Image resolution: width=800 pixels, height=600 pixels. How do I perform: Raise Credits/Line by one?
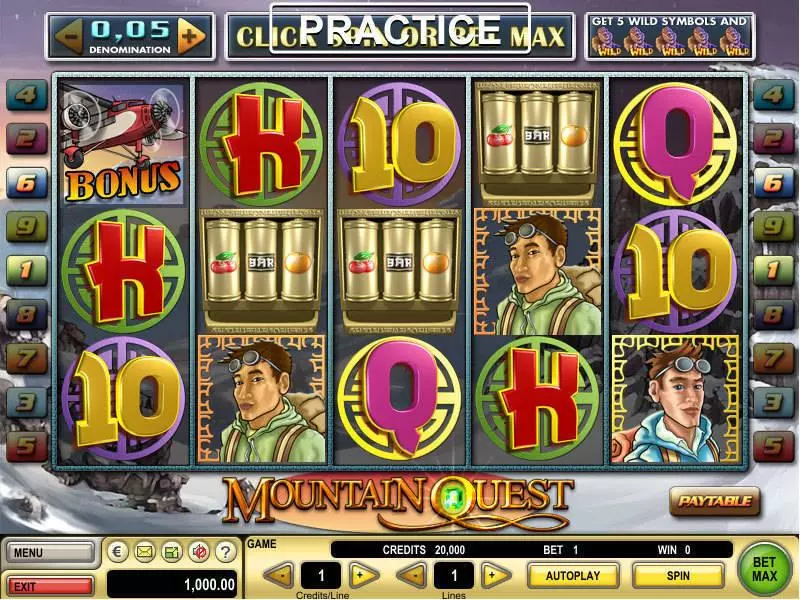coord(364,575)
